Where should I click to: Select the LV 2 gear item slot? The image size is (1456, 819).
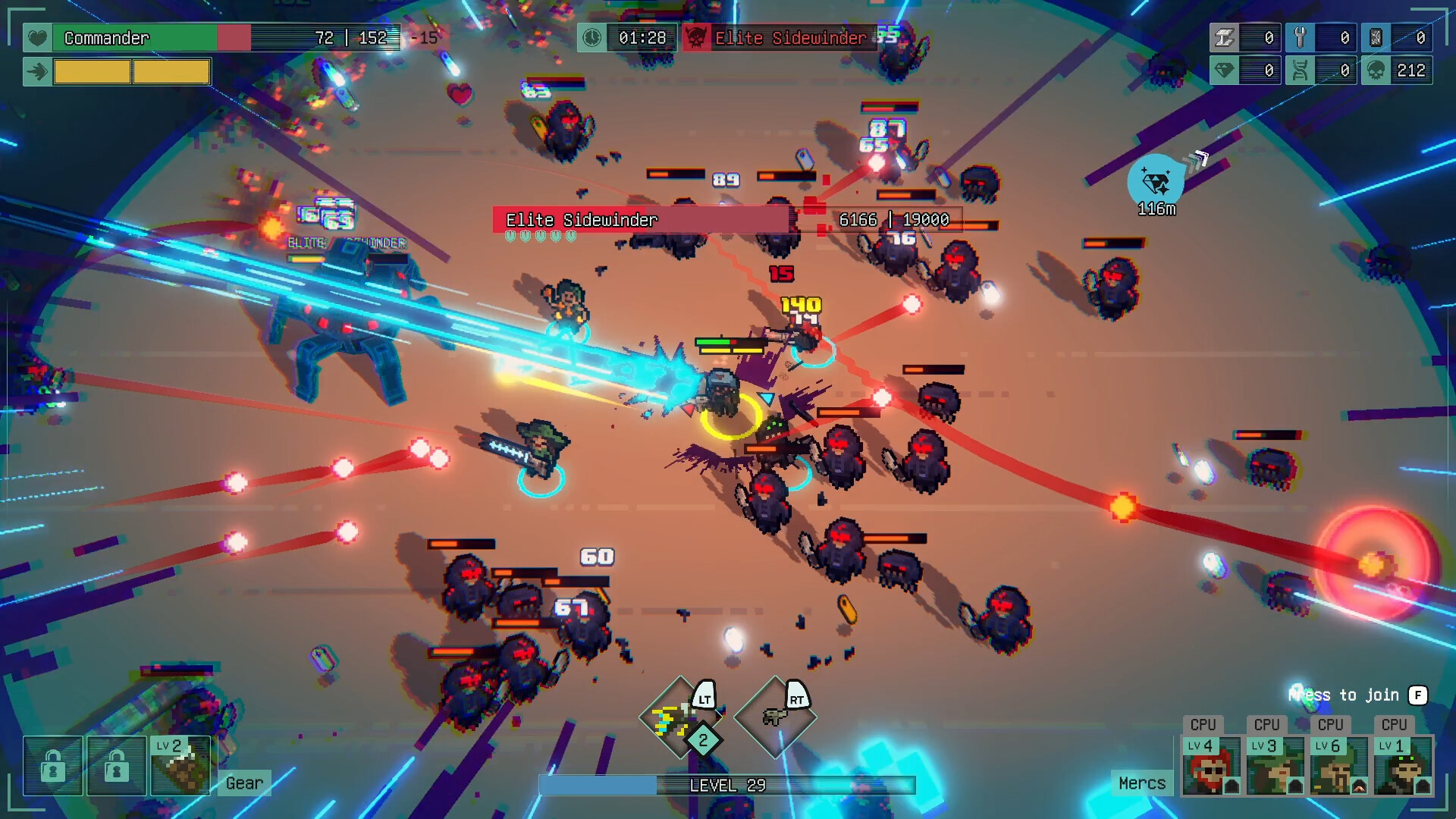pyautogui.click(x=180, y=766)
